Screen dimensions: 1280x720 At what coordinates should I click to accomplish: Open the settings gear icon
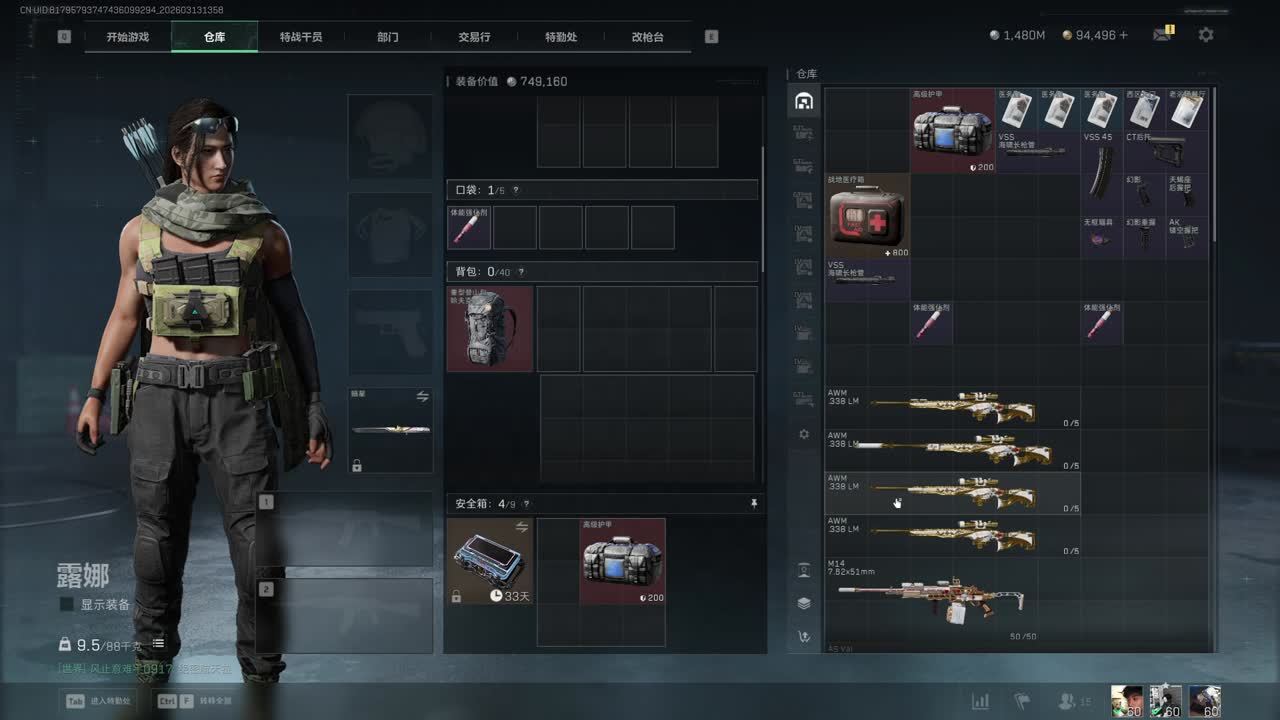pos(1206,35)
